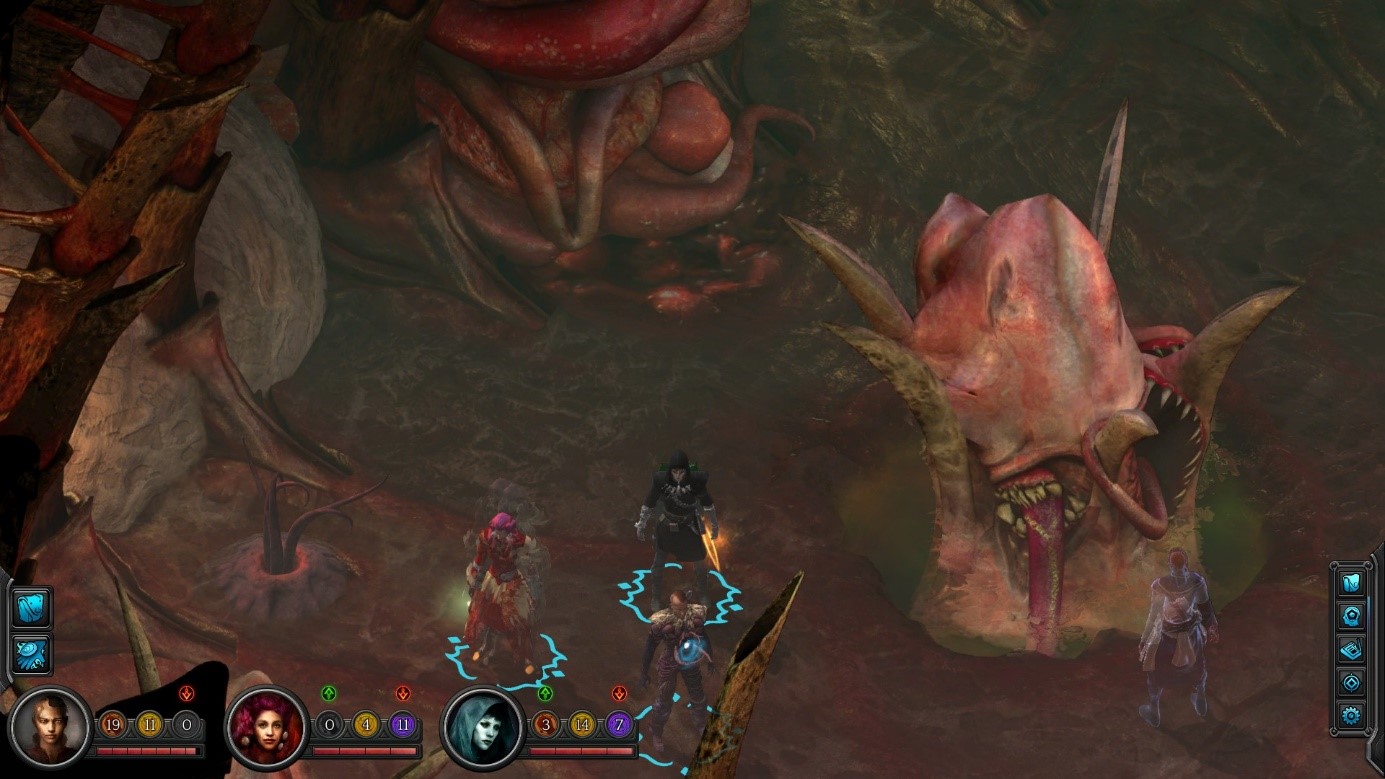Open the character head profile screen

point(1351,616)
